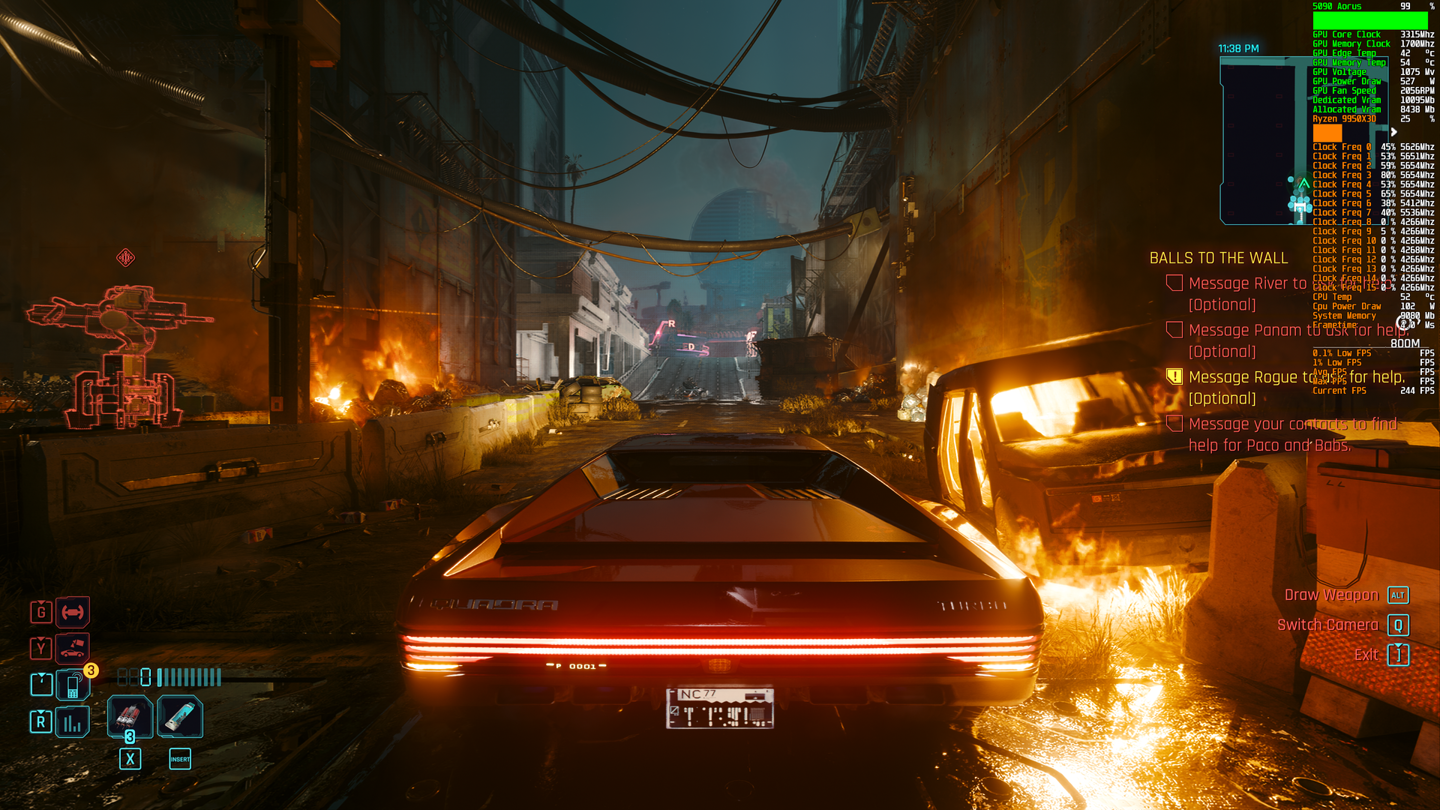Click the Switch Camera prompt label
Screen dimensions: 1440x810
1327,625
